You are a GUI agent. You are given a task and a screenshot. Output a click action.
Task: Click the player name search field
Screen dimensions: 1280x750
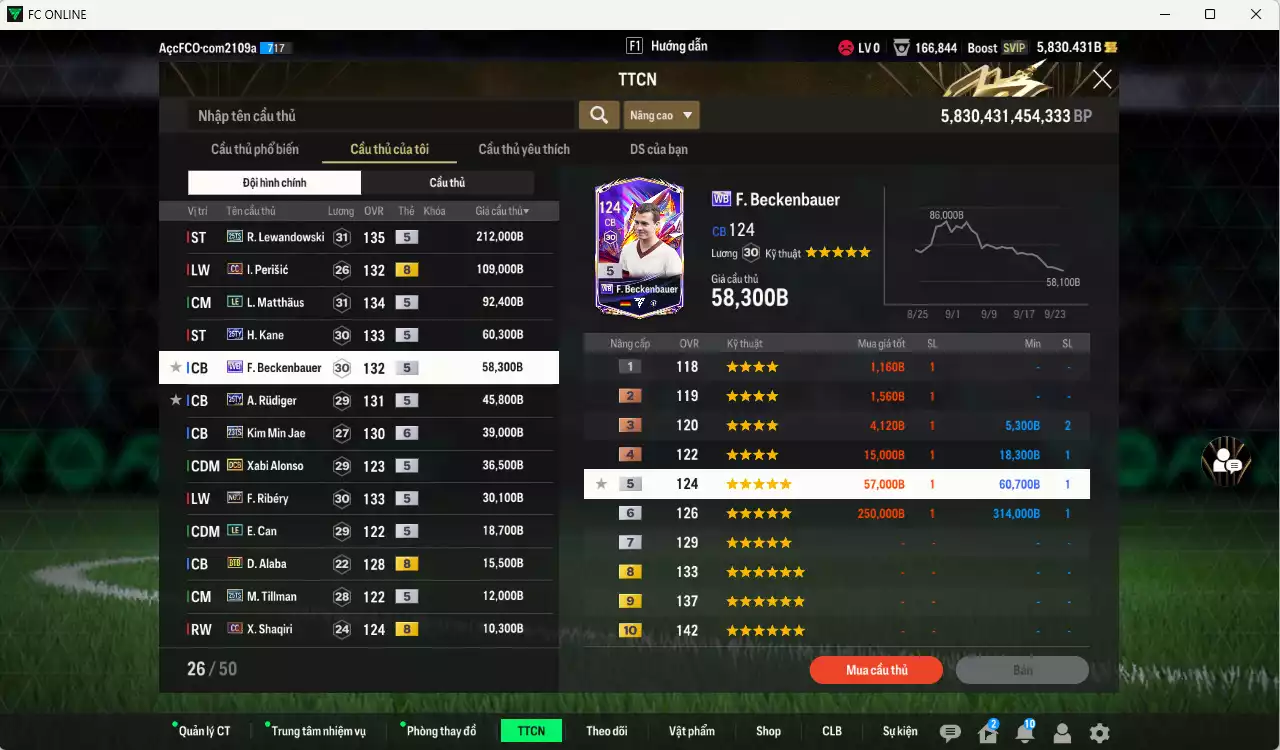click(x=380, y=116)
